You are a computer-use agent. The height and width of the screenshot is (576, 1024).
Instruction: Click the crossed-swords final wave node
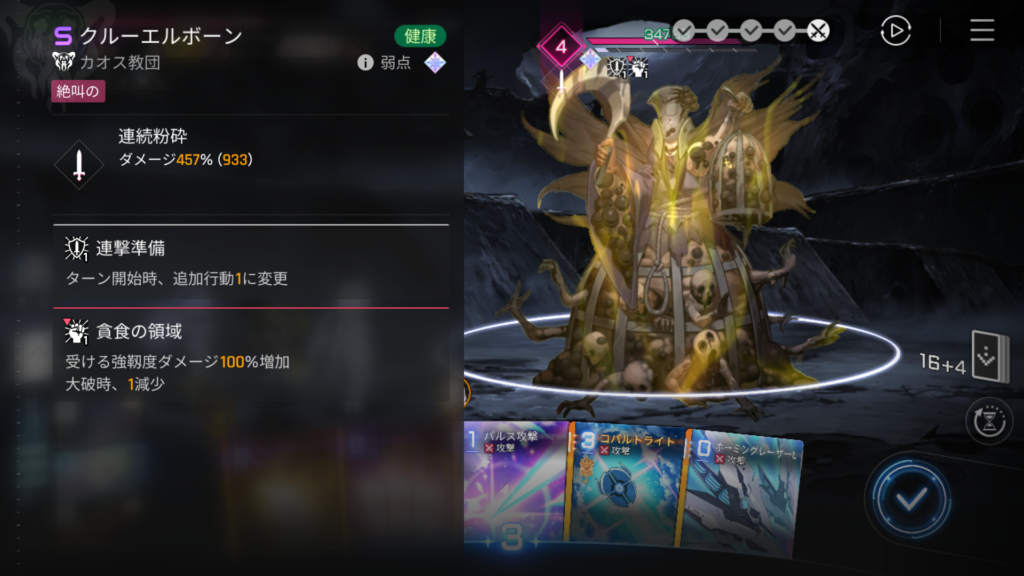pyautogui.click(x=818, y=31)
